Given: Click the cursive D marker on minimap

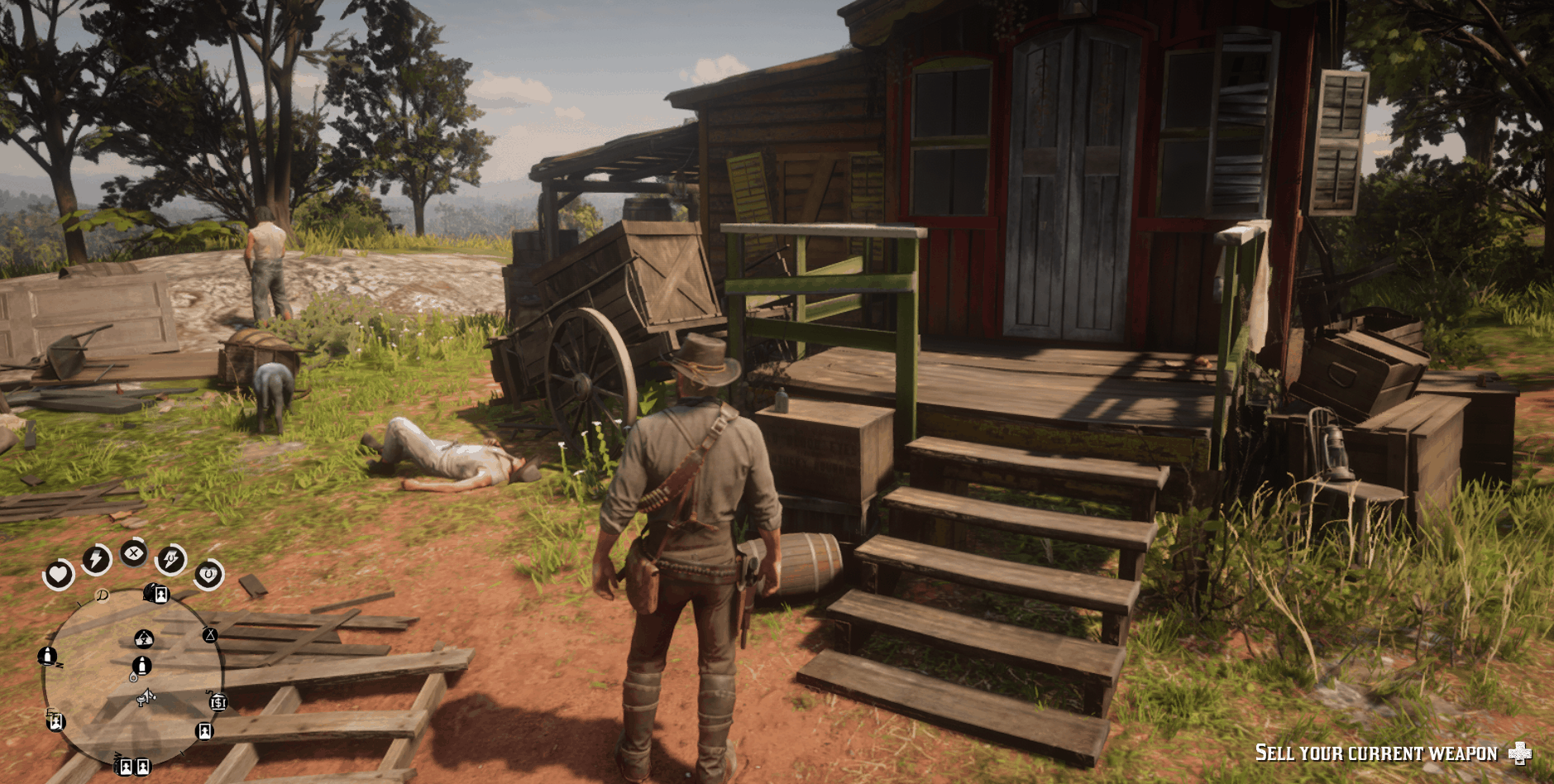Looking at the screenshot, I should [x=103, y=595].
